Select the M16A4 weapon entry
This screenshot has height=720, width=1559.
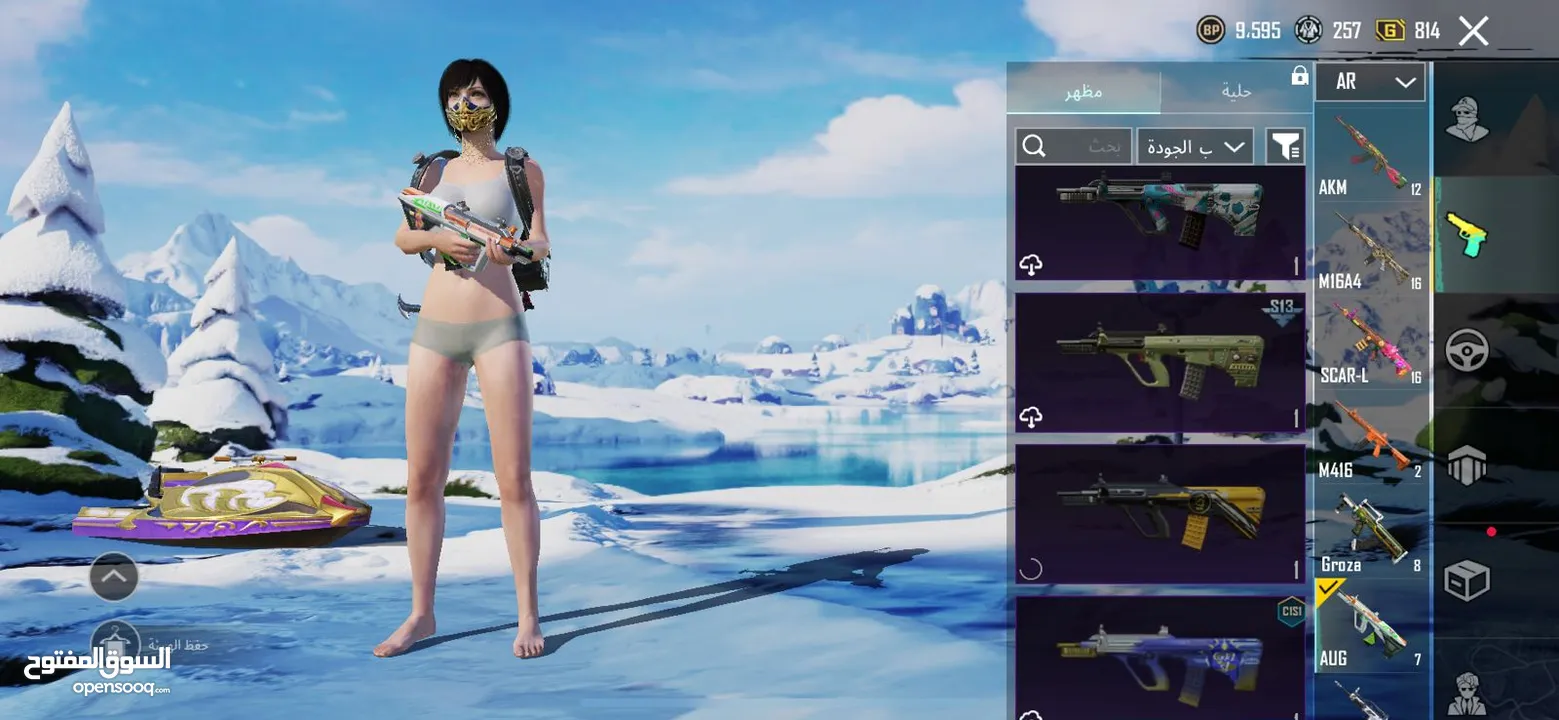(1370, 252)
